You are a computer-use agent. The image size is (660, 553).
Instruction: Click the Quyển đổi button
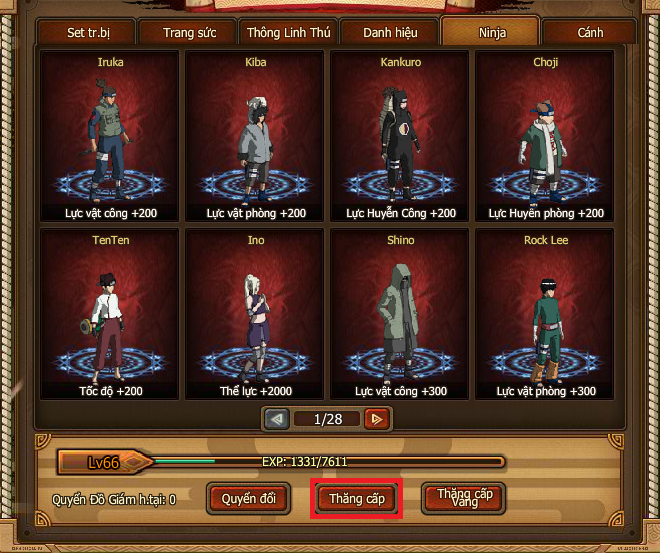point(248,498)
